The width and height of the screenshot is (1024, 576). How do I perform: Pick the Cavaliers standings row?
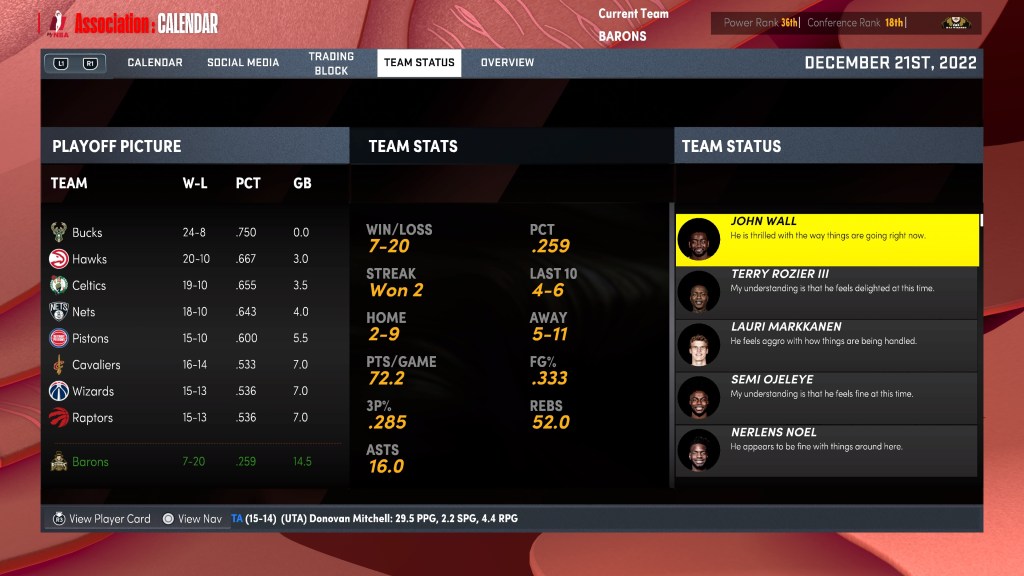[x=190, y=365]
